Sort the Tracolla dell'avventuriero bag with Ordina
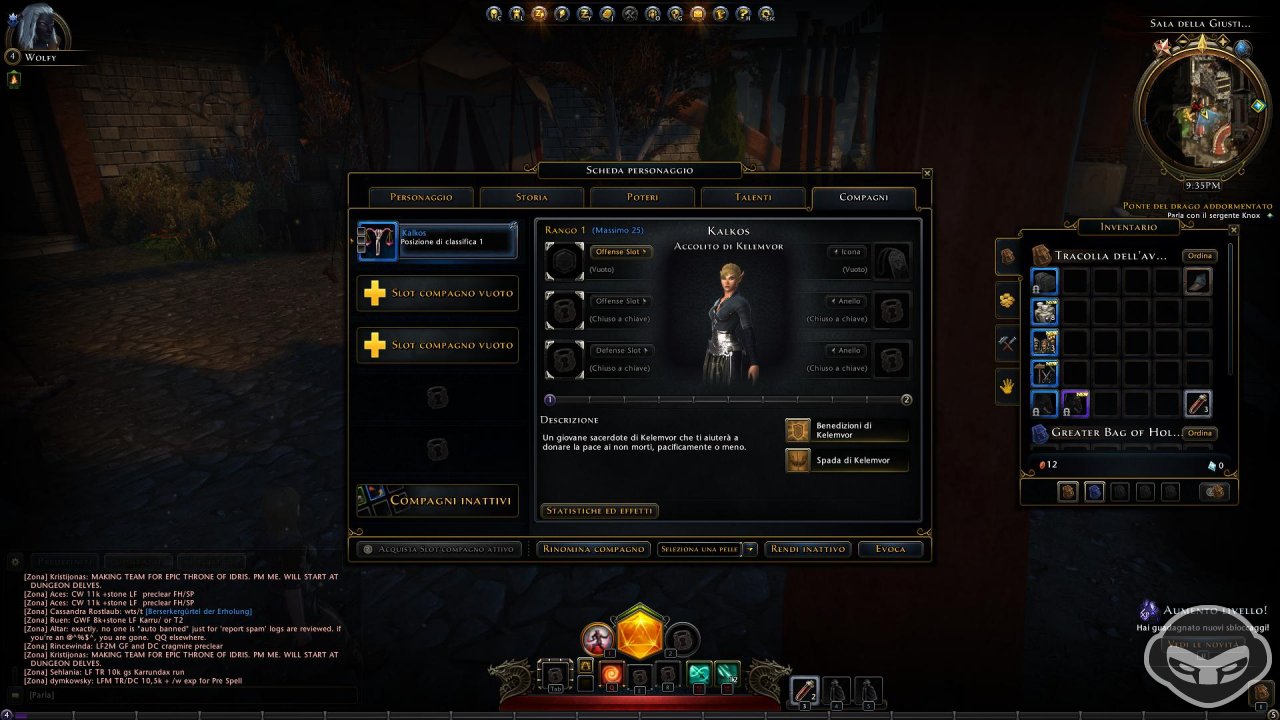 (x=1199, y=256)
